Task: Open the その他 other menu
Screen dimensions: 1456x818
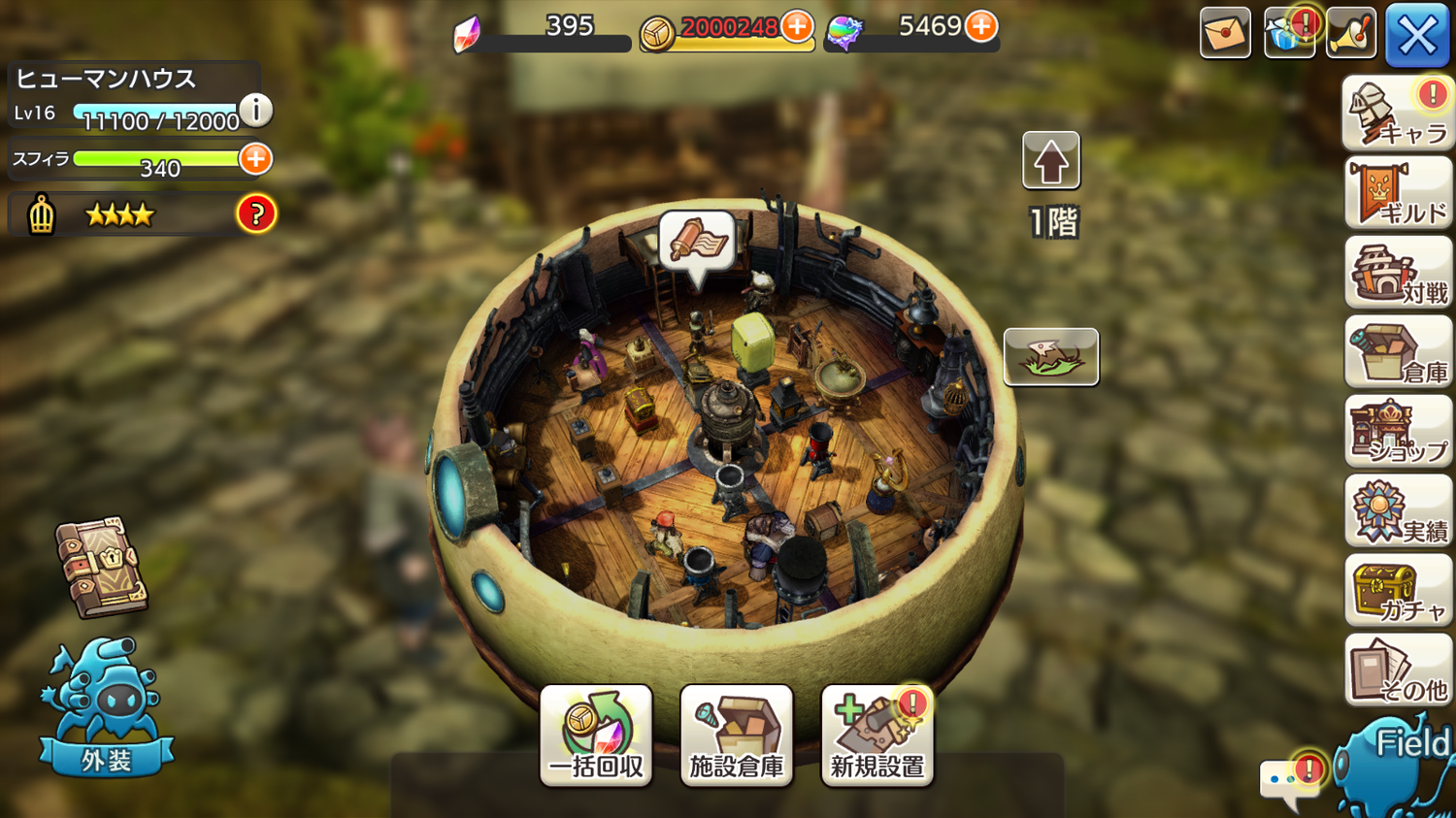Action: click(1398, 671)
